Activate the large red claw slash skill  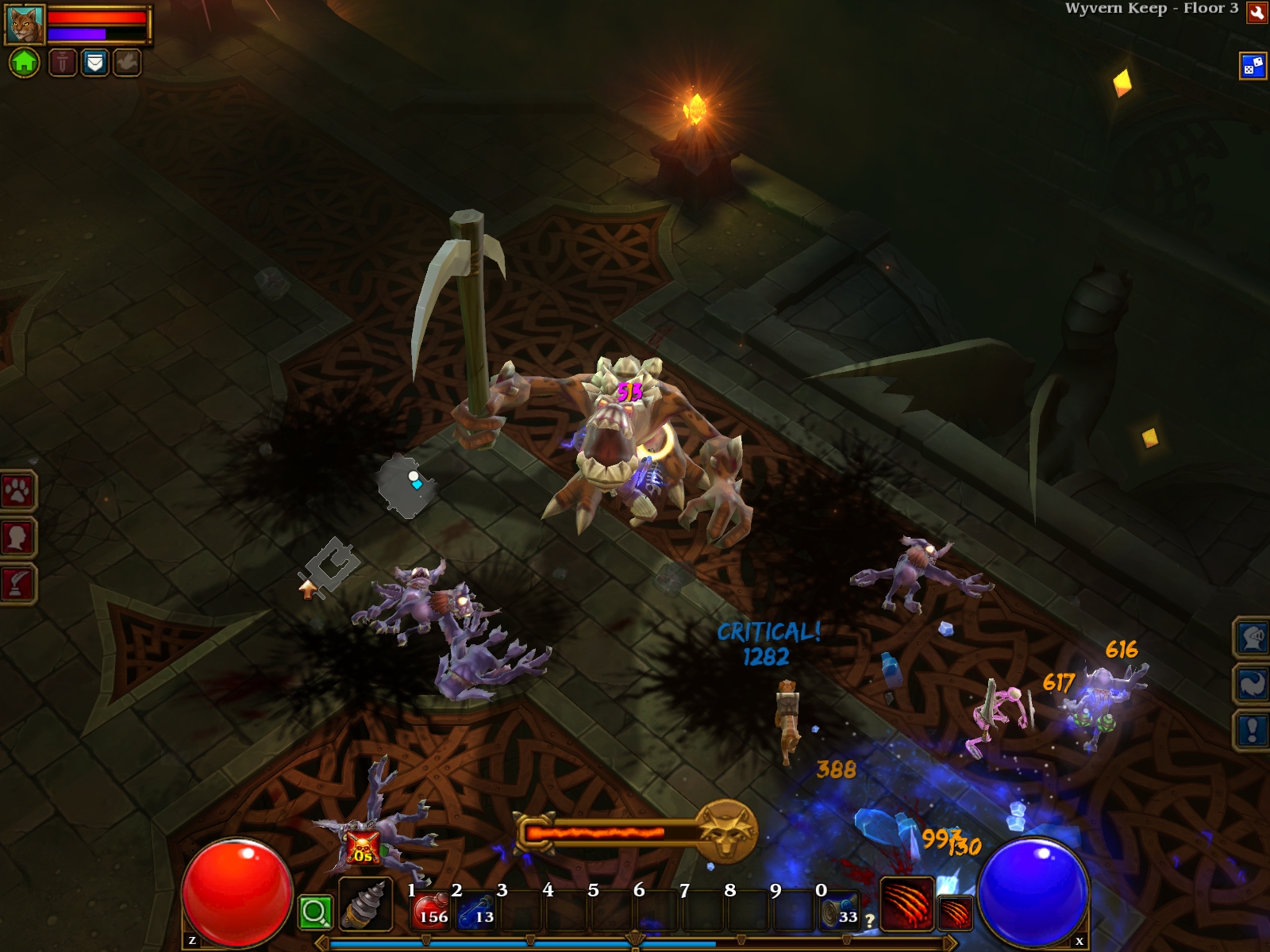pos(906,903)
